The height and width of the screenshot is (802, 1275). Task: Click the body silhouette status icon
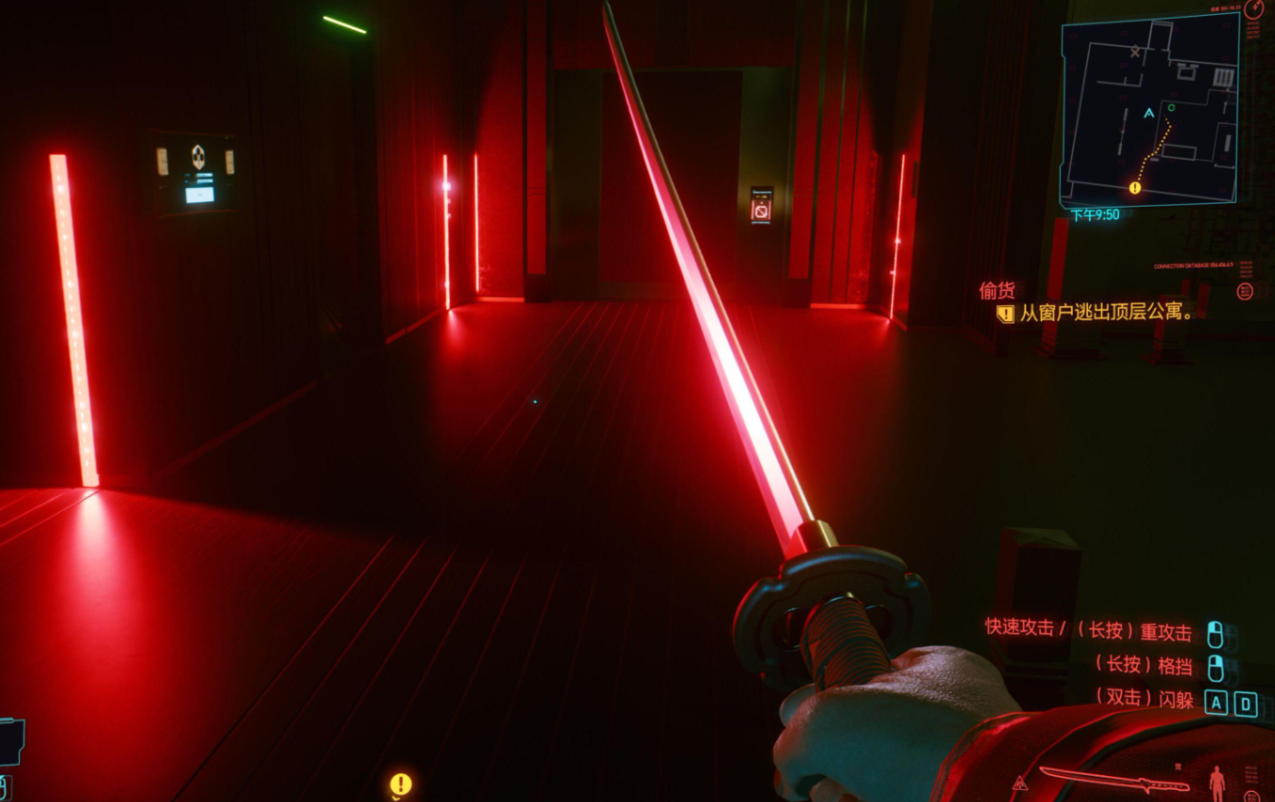click(x=1217, y=782)
